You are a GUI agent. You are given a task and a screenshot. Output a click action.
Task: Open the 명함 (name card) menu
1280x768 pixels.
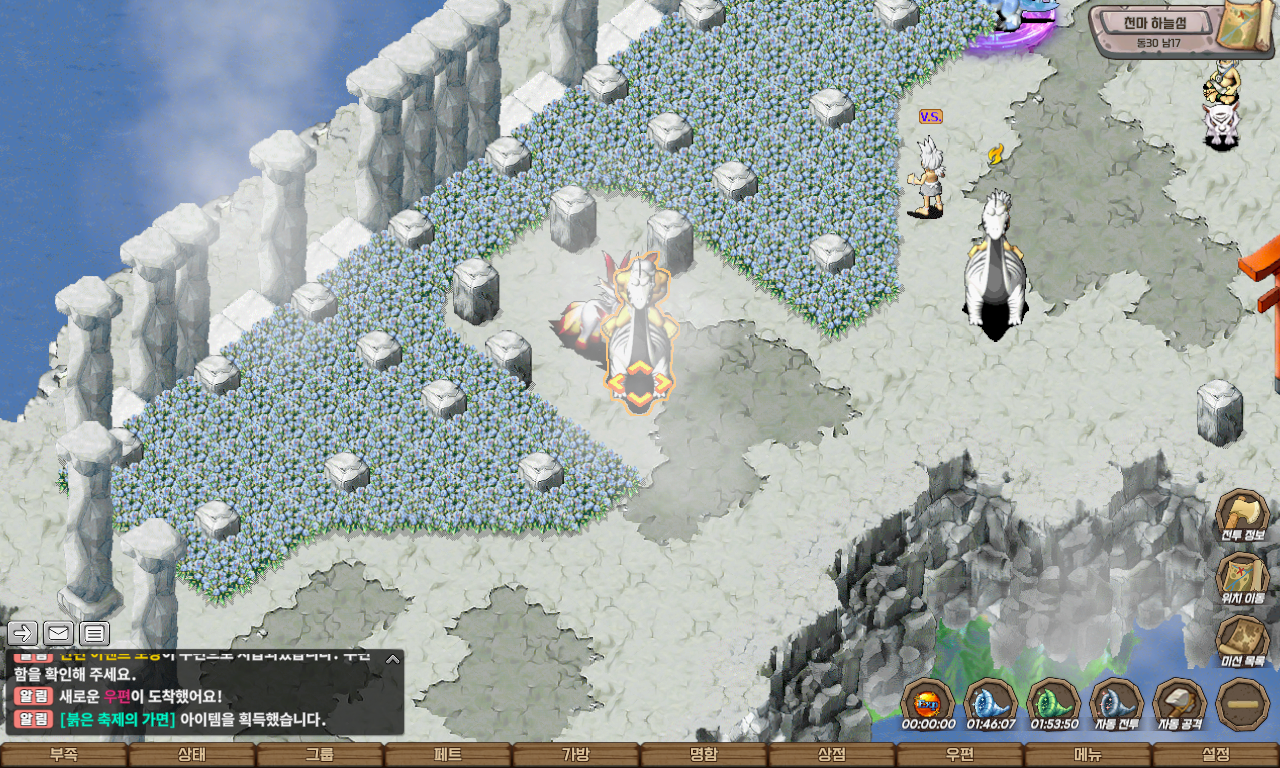coord(704,755)
